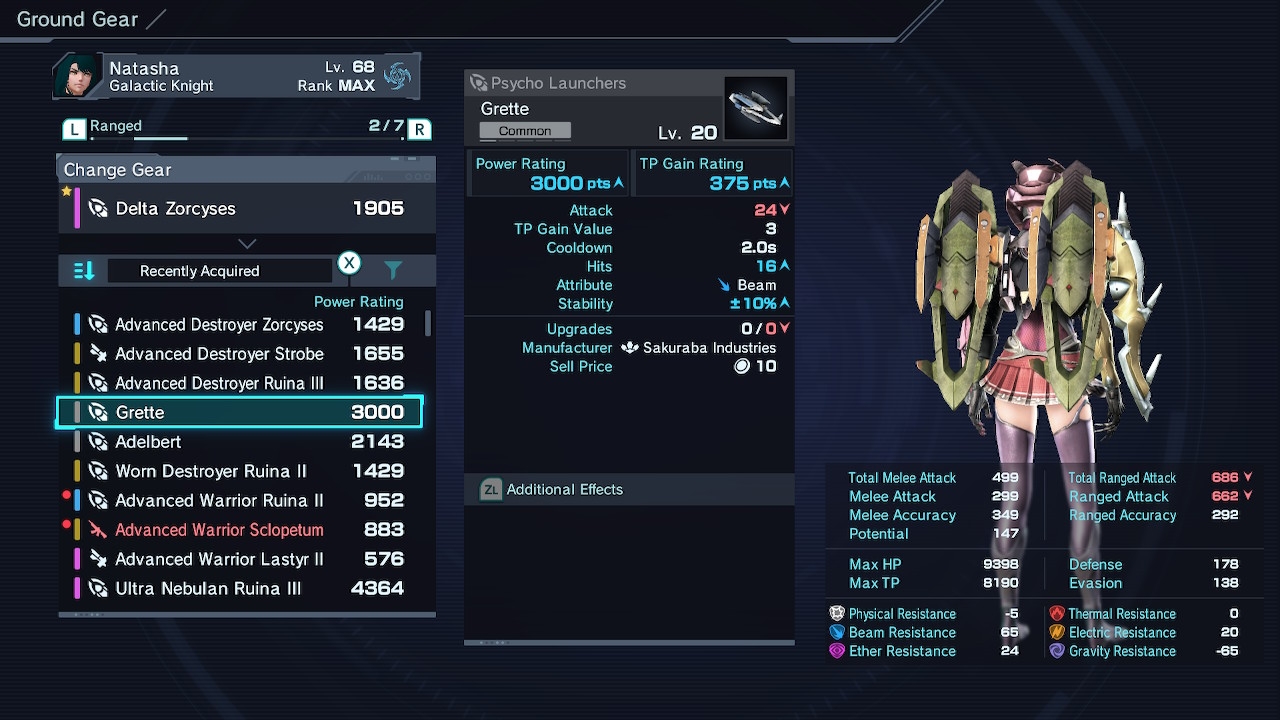Choose Worn Destroyer Ruina II
1280x720 pixels.
240,471
